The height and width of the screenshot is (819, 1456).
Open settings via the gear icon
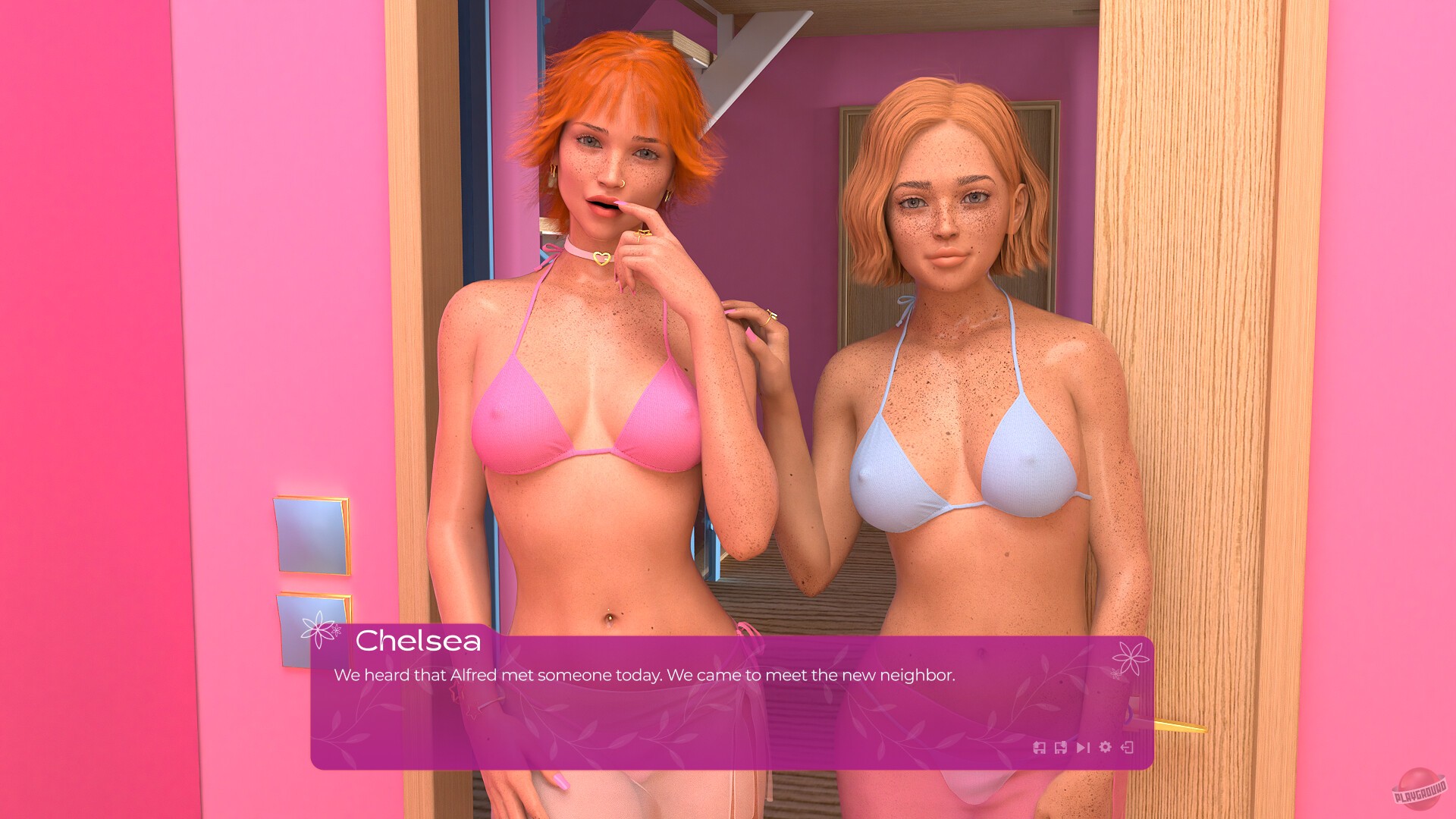[1105, 748]
